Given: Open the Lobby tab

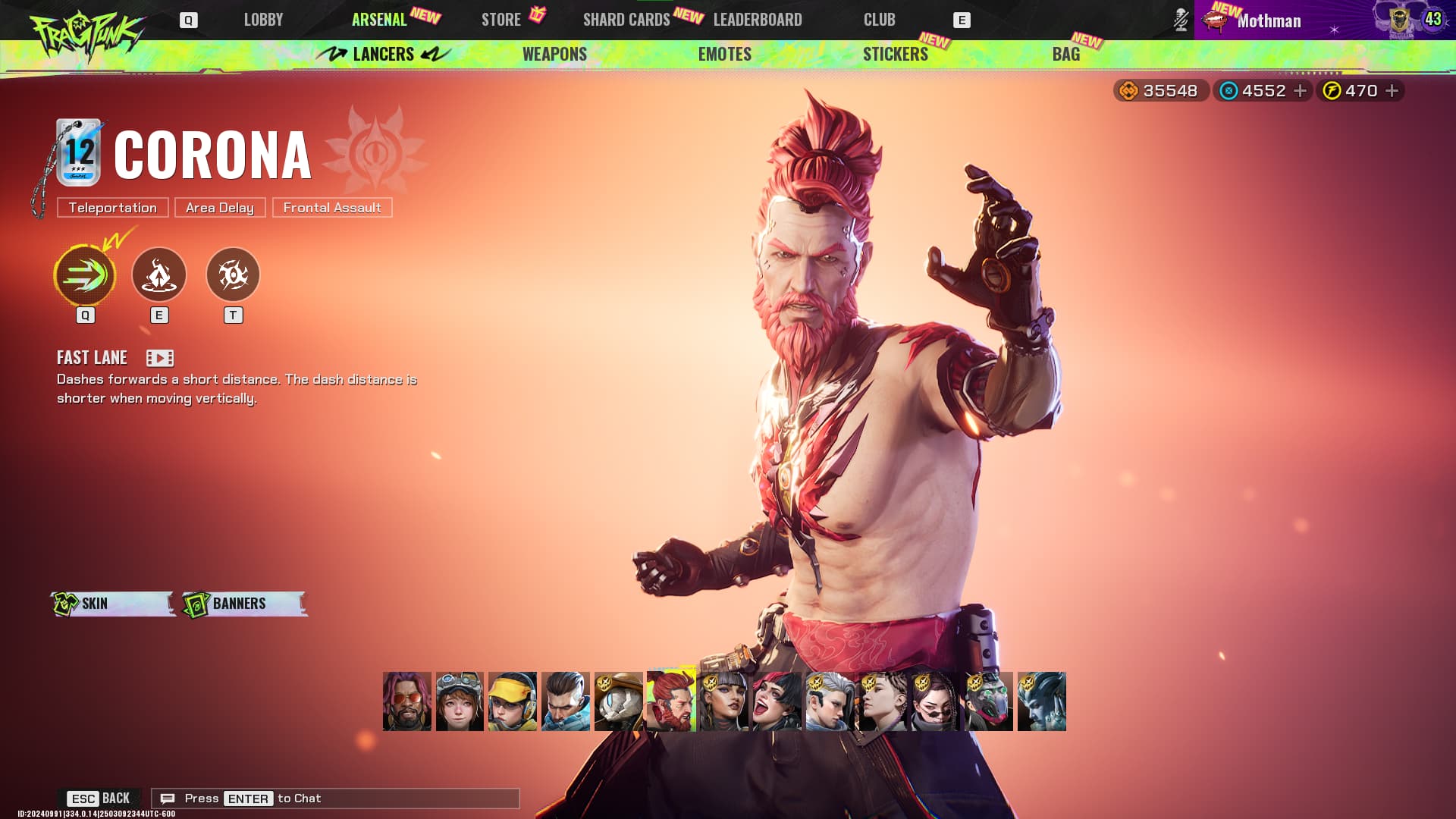Looking at the screenshot, I should click(263, 20).
